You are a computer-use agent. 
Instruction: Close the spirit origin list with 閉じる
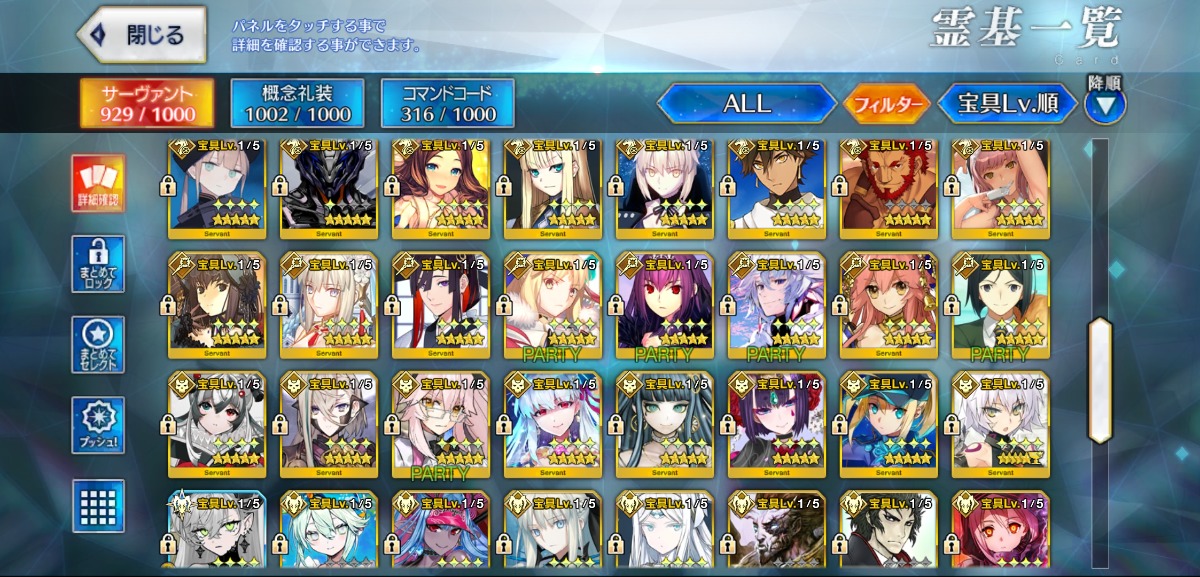141,34
